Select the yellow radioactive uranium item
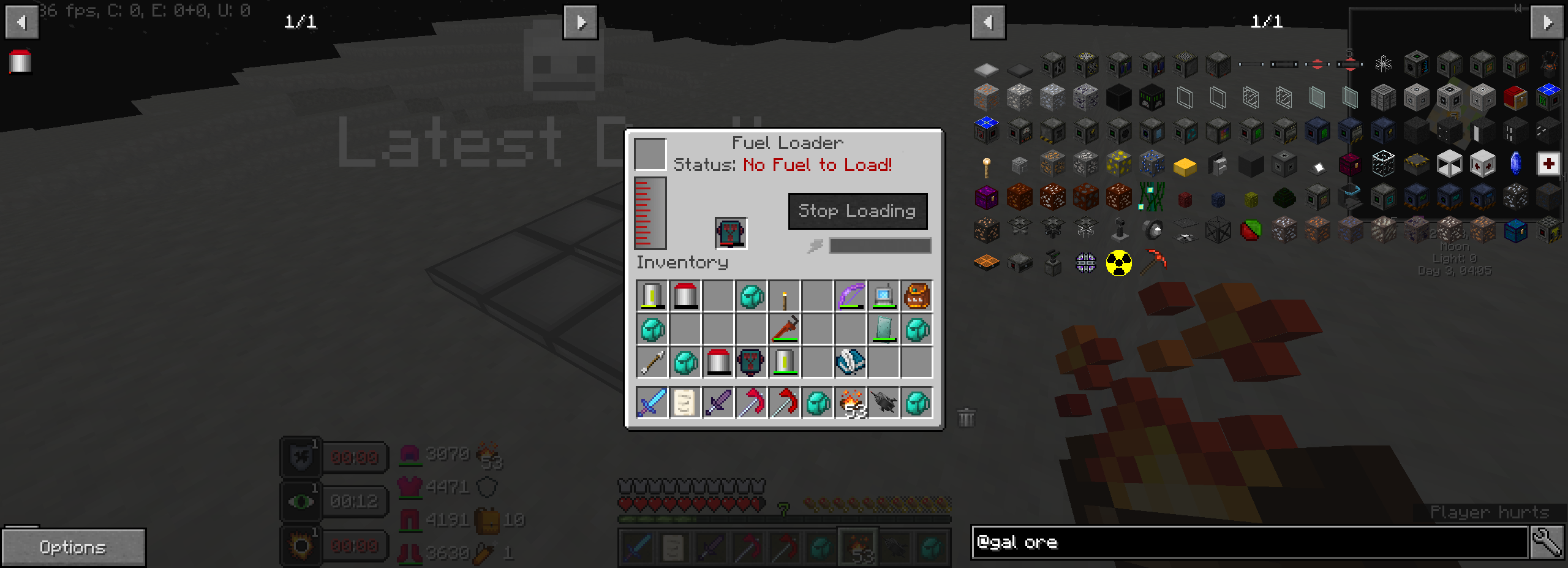Screen dimensions: 1568x568 pyautogui.click(x=1119, y=263)
